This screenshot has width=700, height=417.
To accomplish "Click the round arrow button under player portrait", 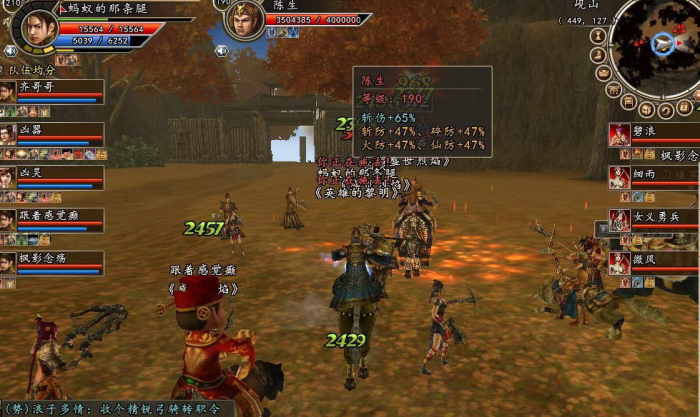I will coord(10,50).
